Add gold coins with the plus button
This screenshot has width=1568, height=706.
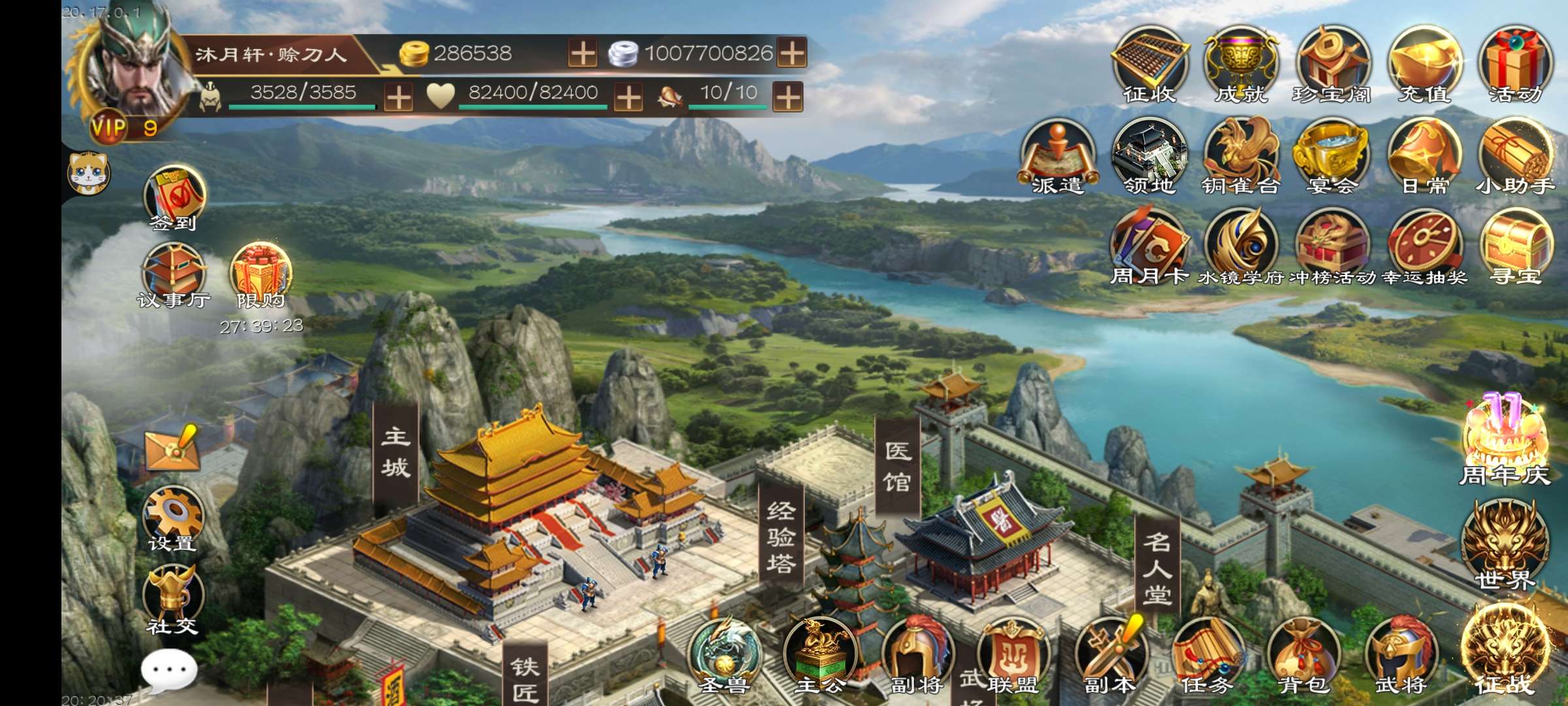coord(582,53)
